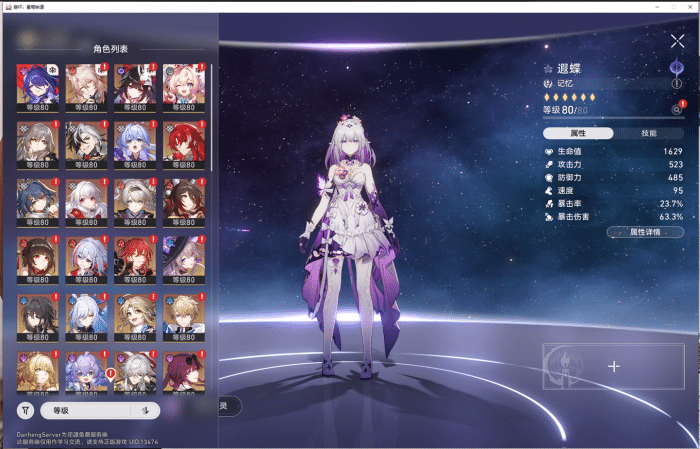The image size is (700, 449).
Task: Toggle the sort order arrows button
Action: (x=146, y=410)
